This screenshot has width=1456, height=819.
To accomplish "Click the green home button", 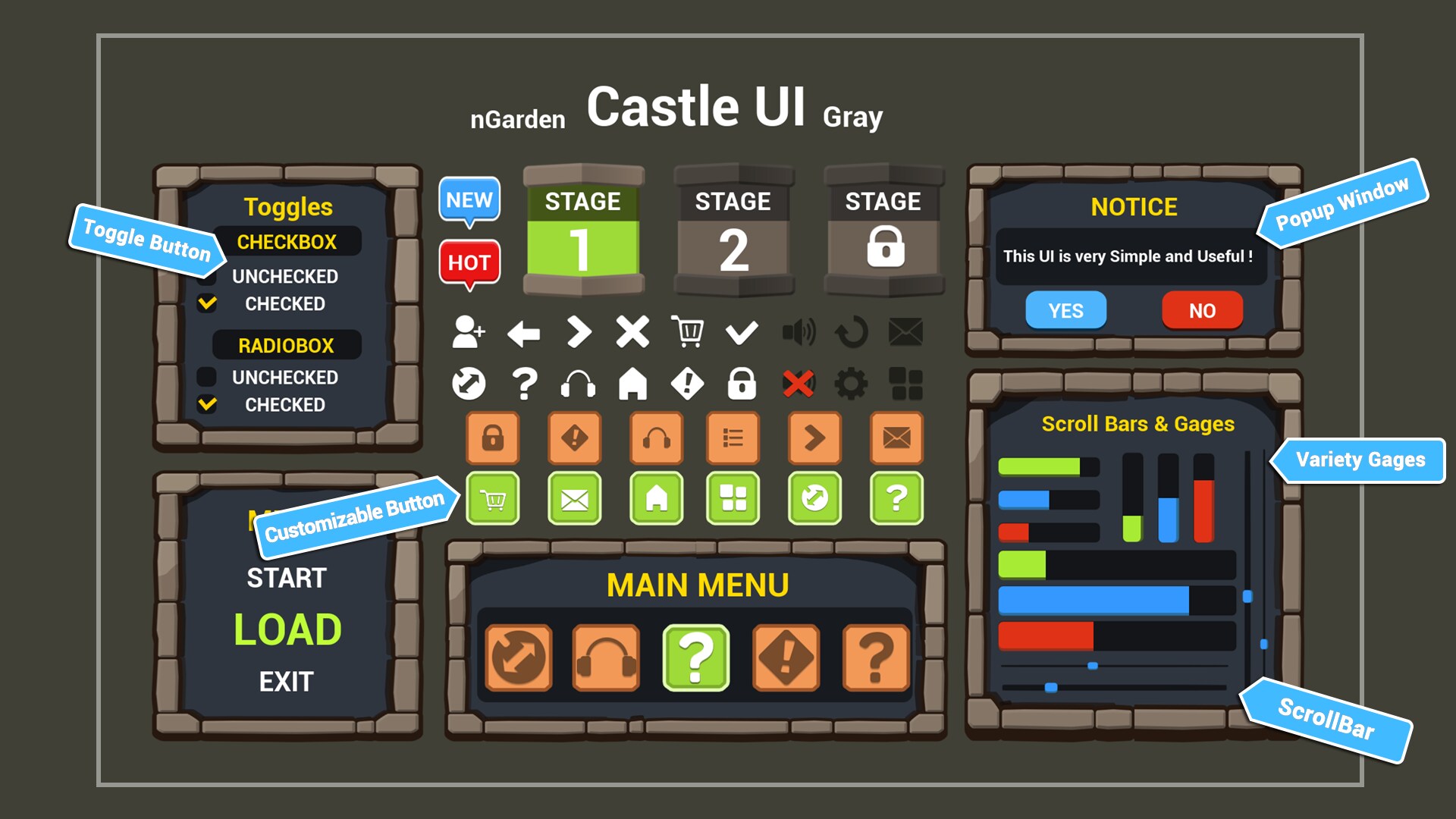I will click(x=656, y=499).
